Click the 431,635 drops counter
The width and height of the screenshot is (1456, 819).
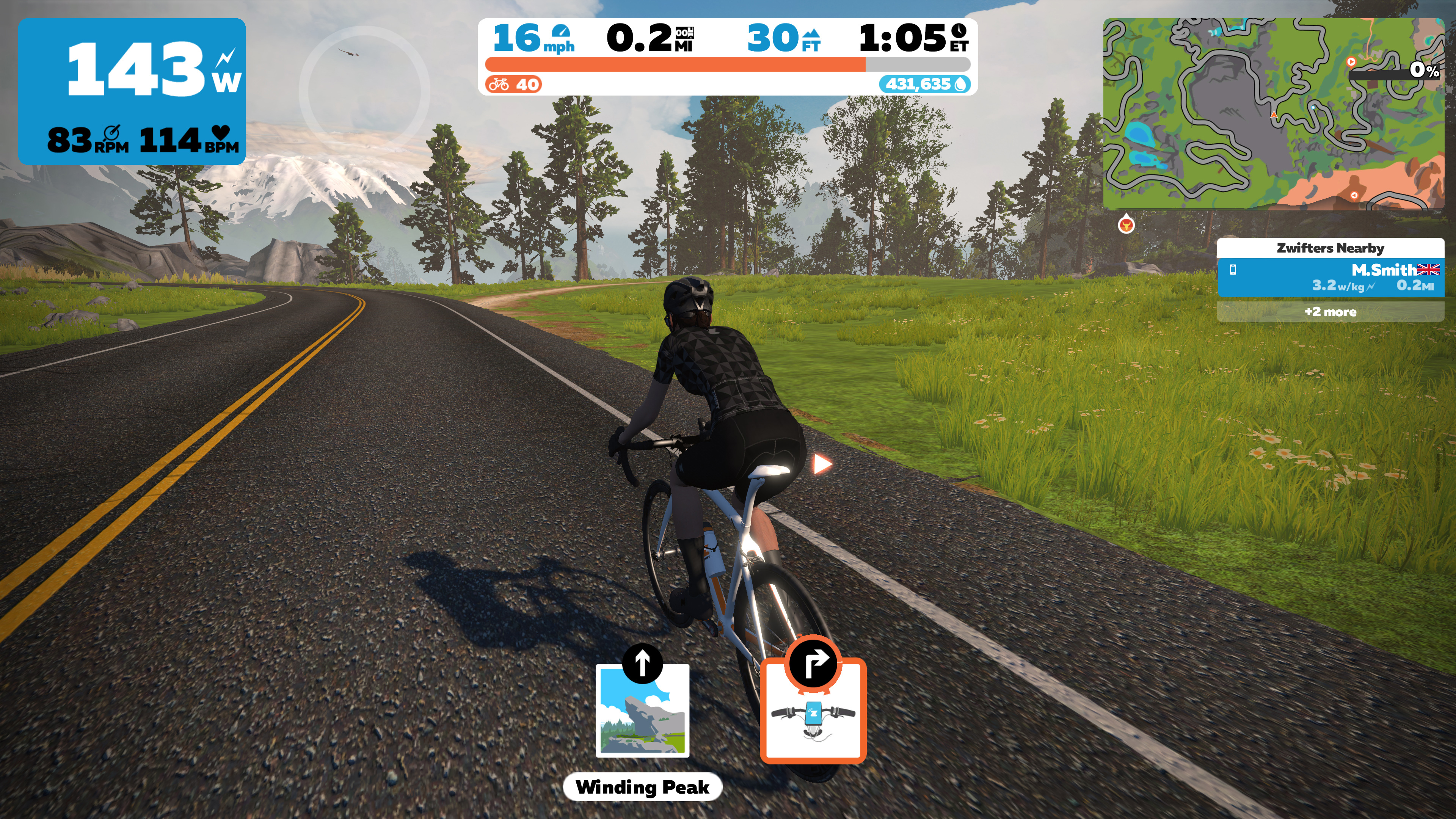(x=925, y=85)
